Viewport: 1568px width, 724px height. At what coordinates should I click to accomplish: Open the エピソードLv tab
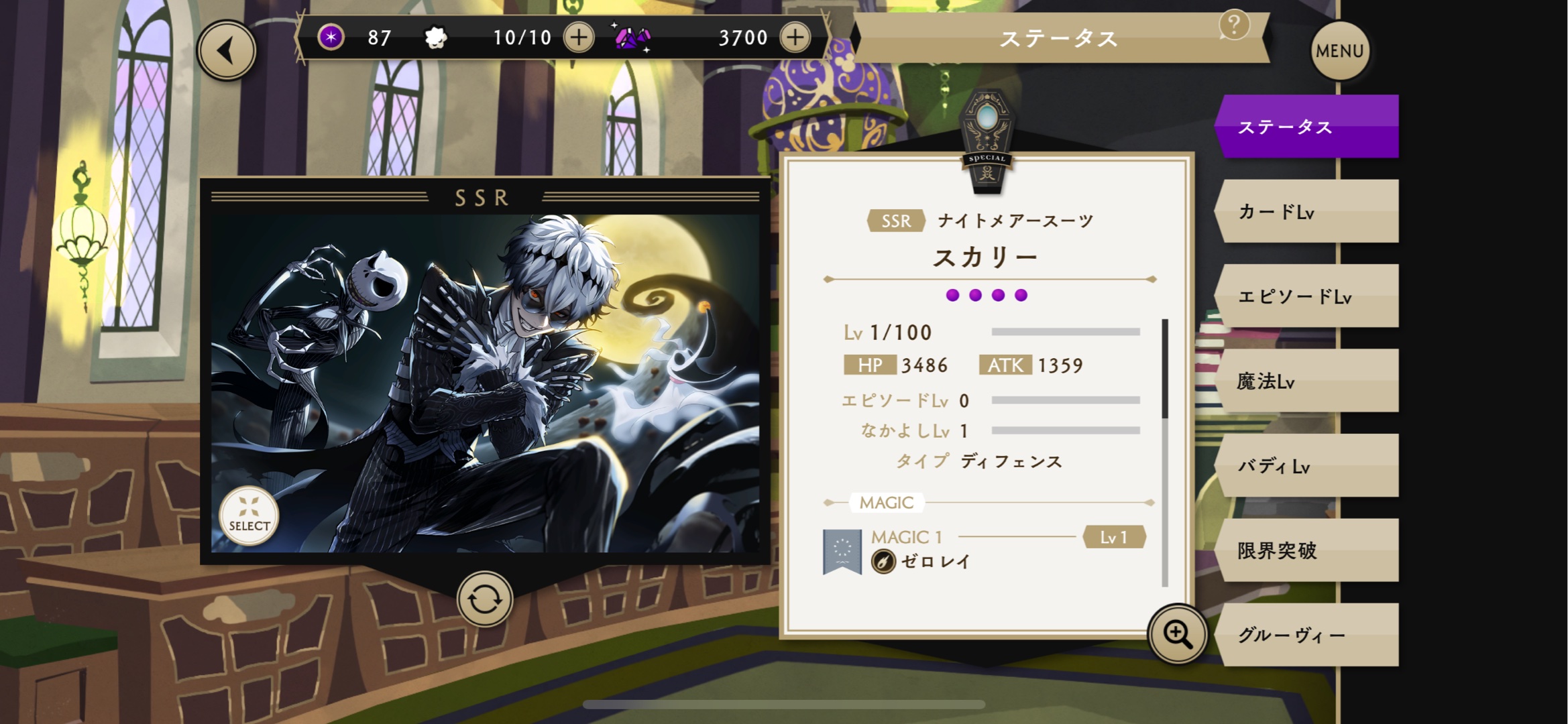tap(1308, 296)
